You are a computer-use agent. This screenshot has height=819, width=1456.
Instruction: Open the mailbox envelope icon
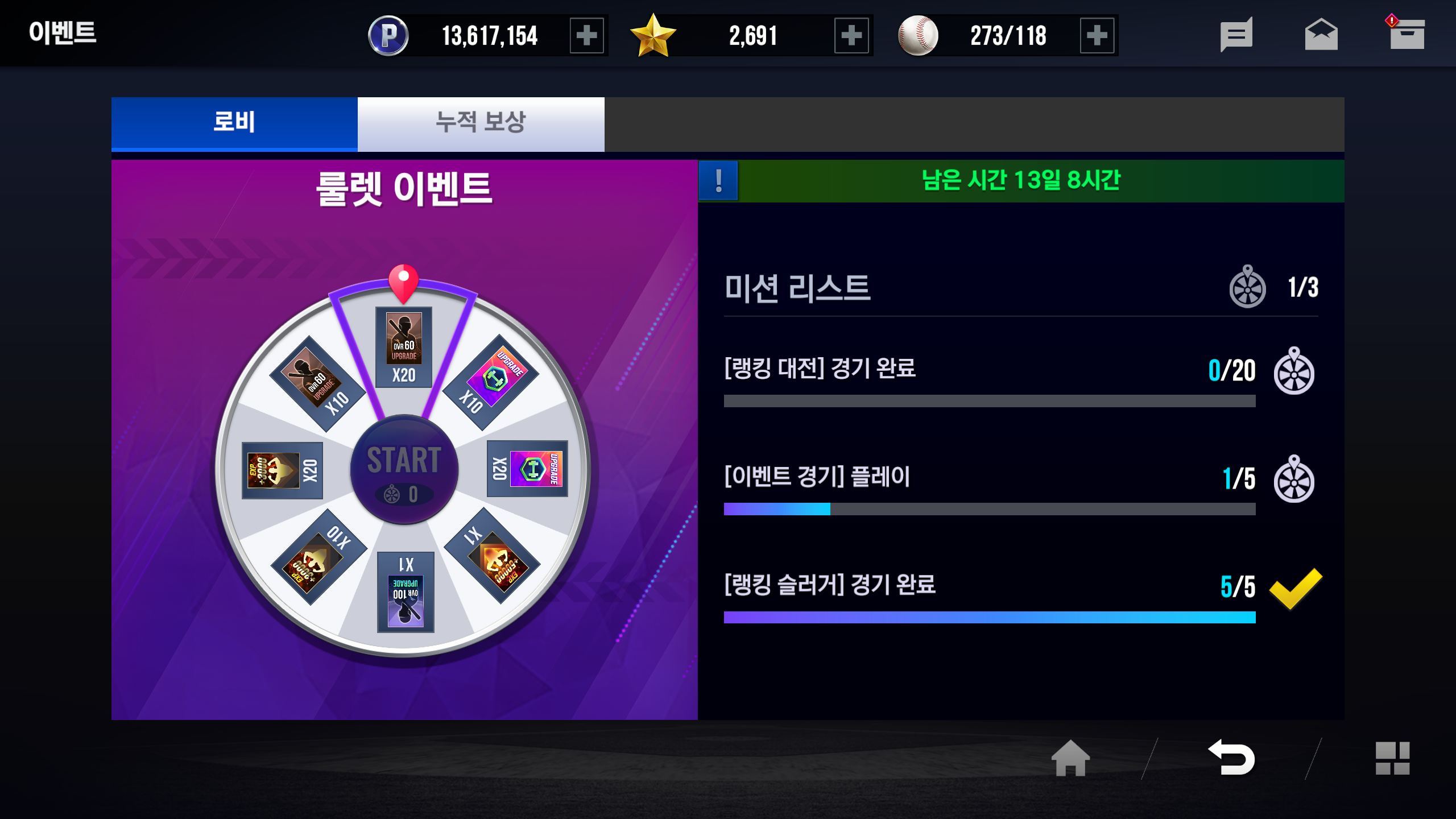point(1321,35)
